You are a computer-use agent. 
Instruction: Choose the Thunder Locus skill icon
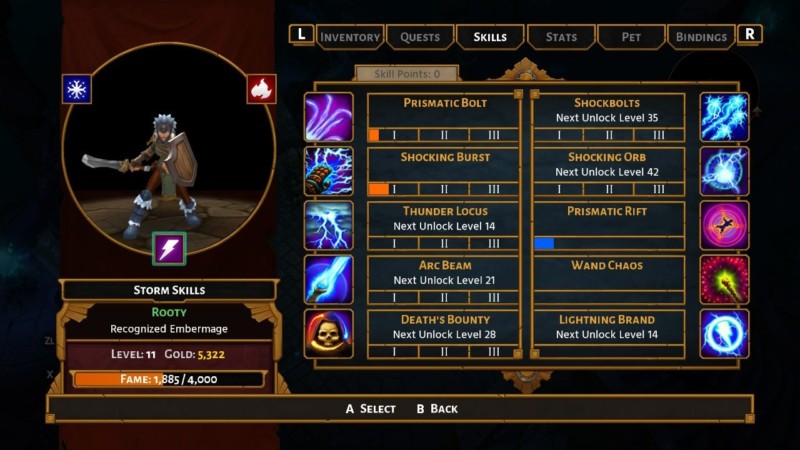329,225
